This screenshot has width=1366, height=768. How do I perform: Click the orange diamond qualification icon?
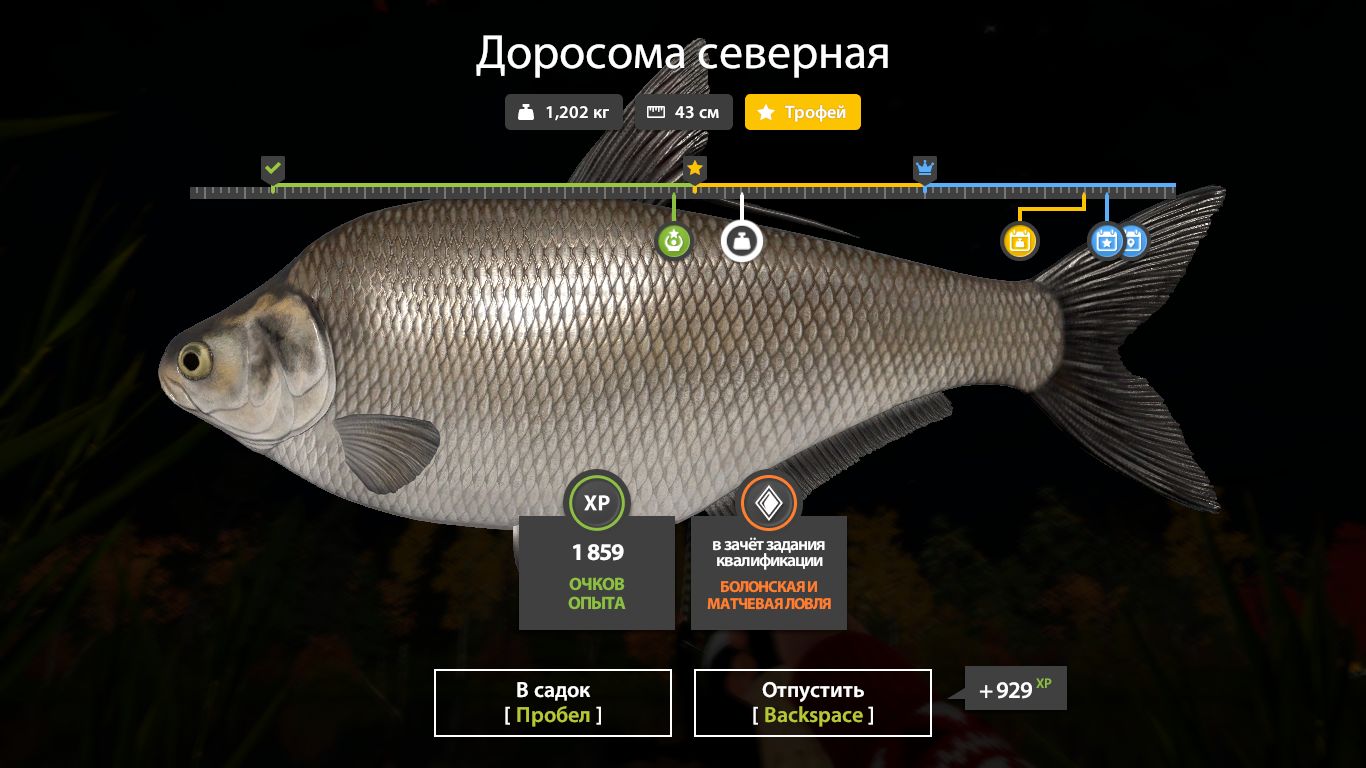768,503
